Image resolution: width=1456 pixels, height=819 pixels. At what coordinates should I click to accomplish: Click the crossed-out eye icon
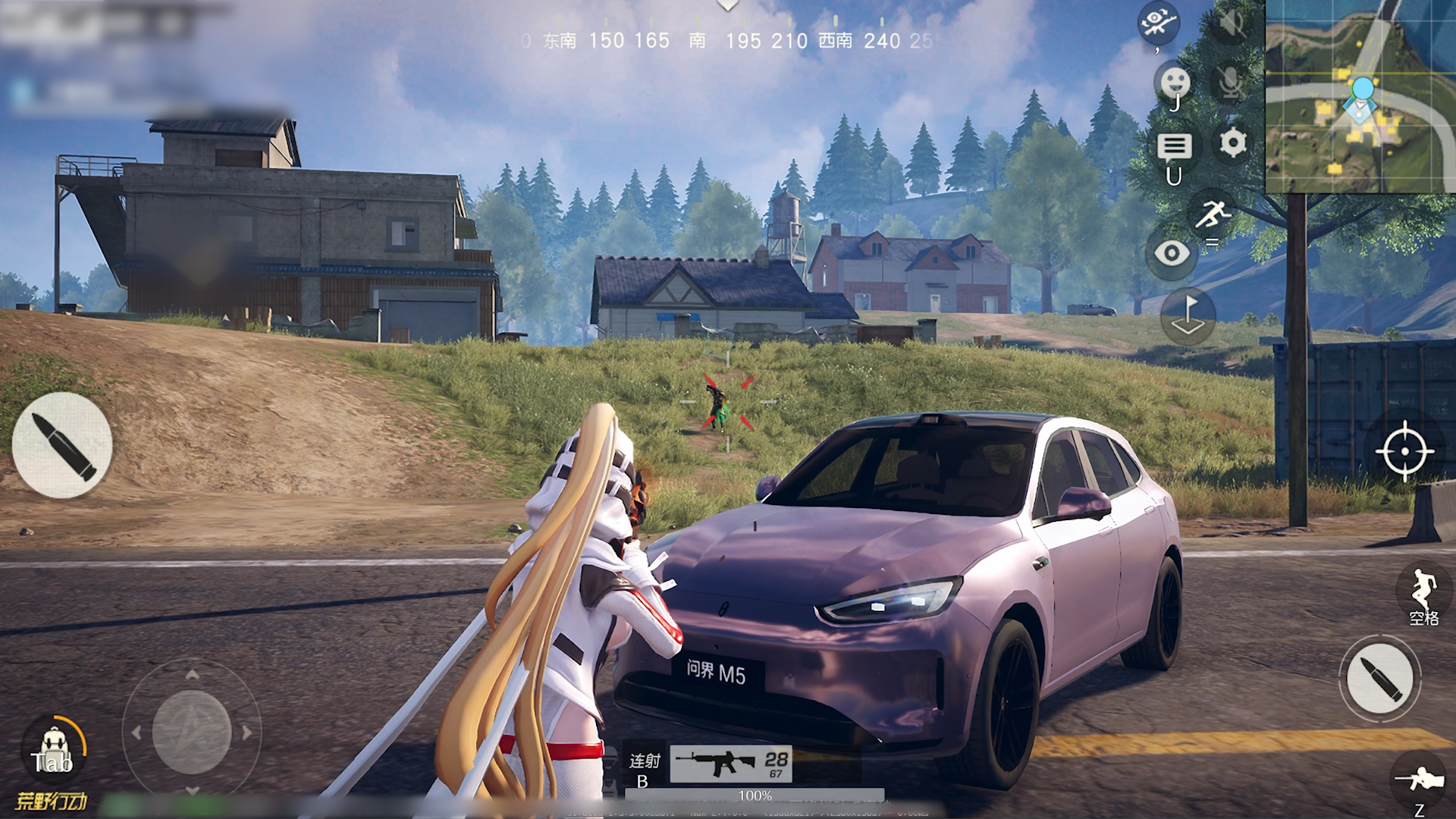pos(1158,23)
